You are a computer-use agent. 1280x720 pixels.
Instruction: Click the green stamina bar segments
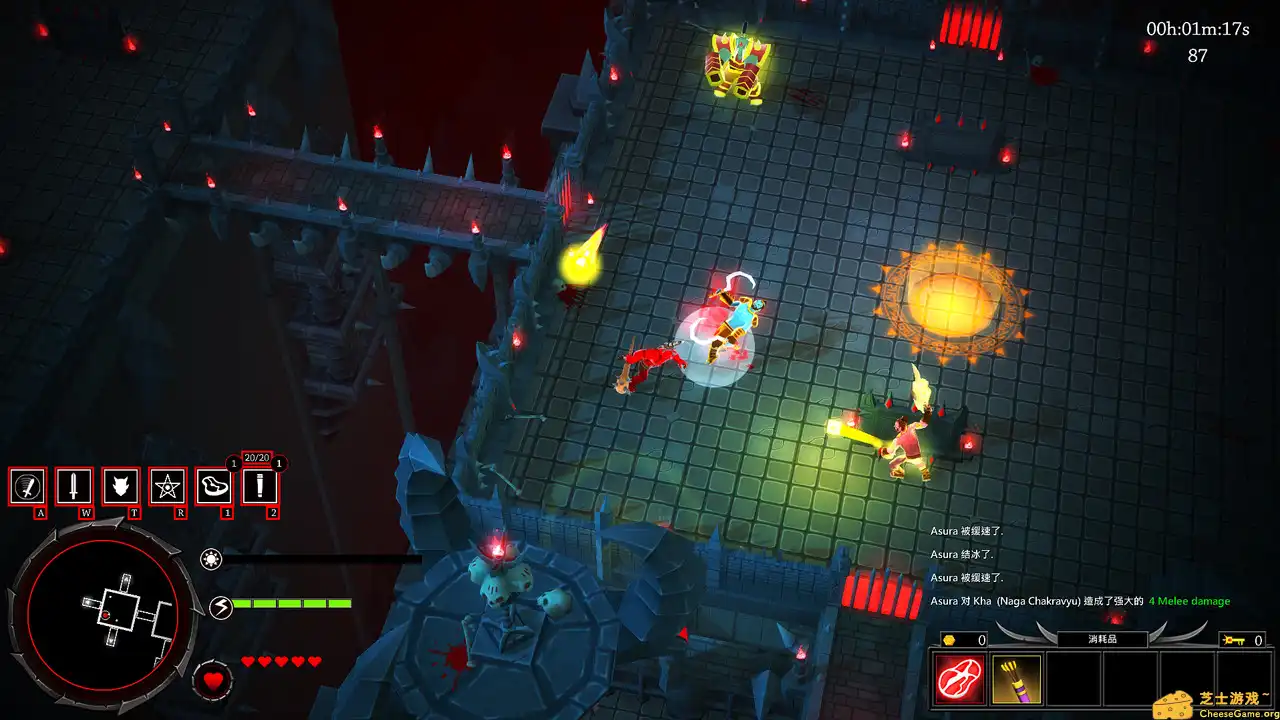click(x=290, y=604)
